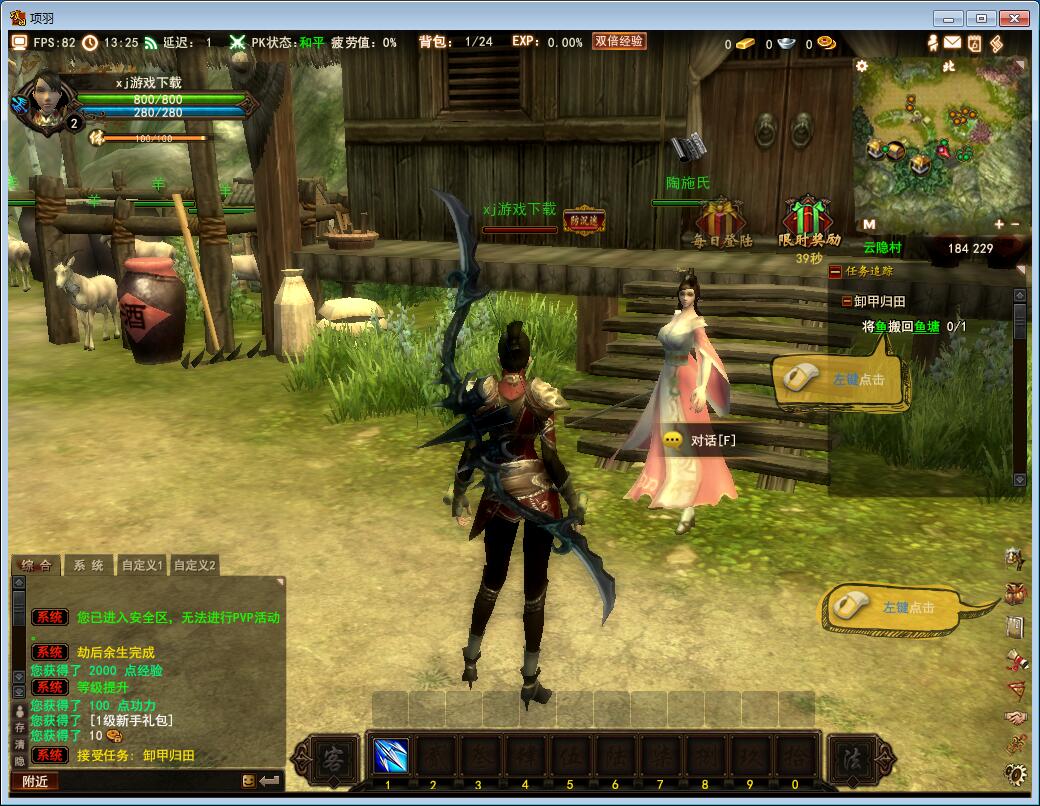Claim the 限时奖励 timed reward gift
The height and width of the screenshot is (806, 1040).
tap(808, 220)
